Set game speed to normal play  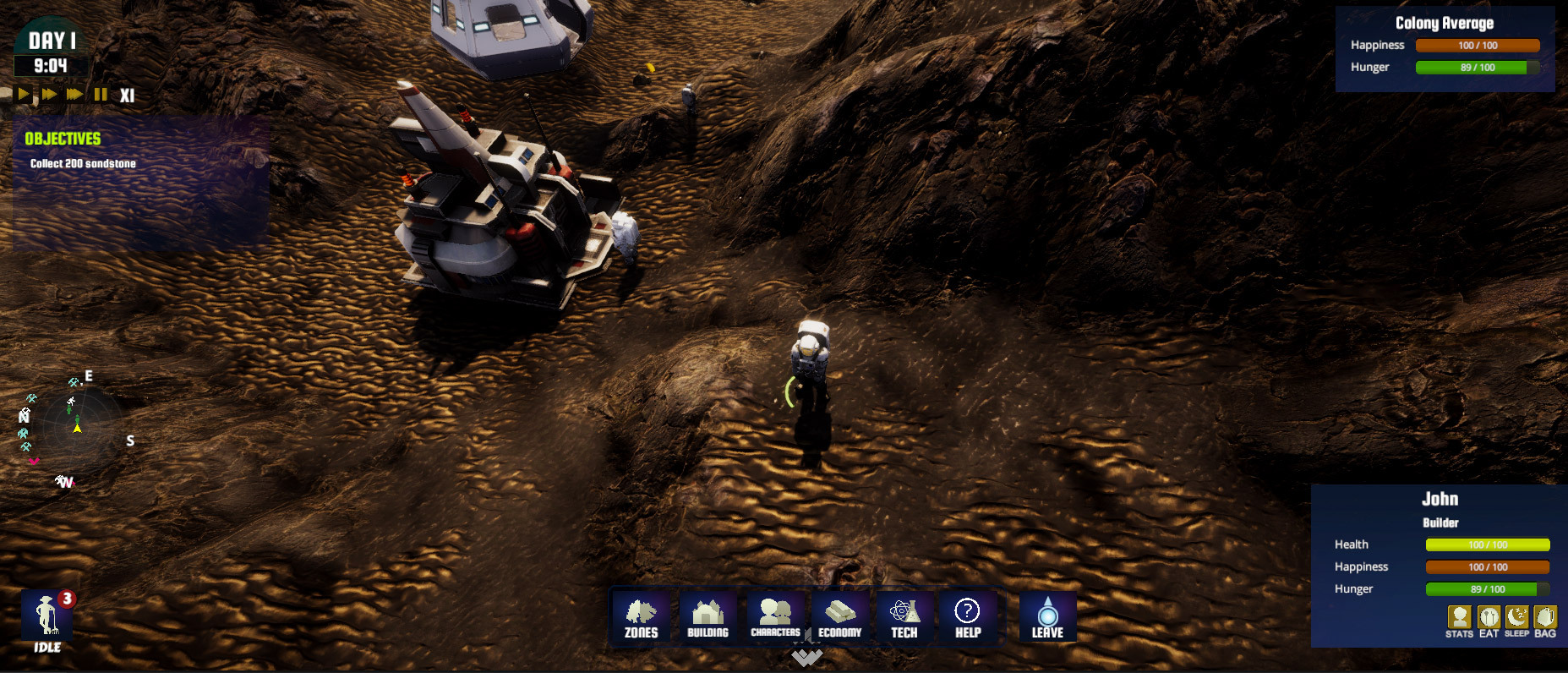pos(24,94)
